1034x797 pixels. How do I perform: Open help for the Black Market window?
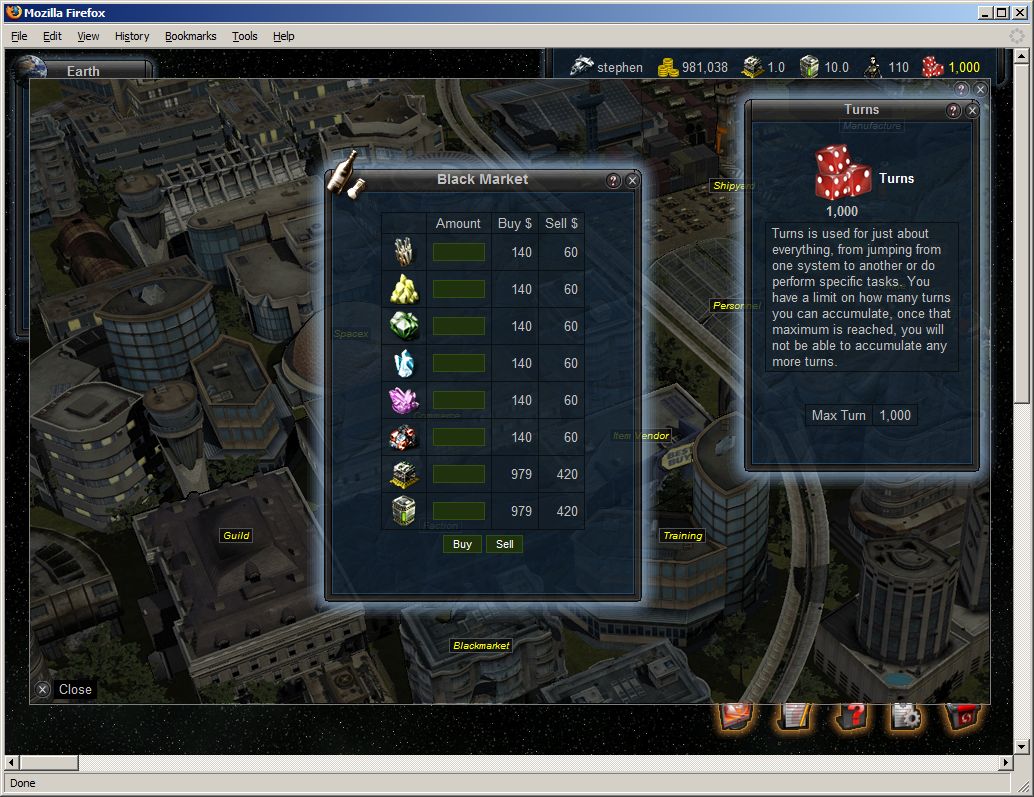[x=614, y=181]
